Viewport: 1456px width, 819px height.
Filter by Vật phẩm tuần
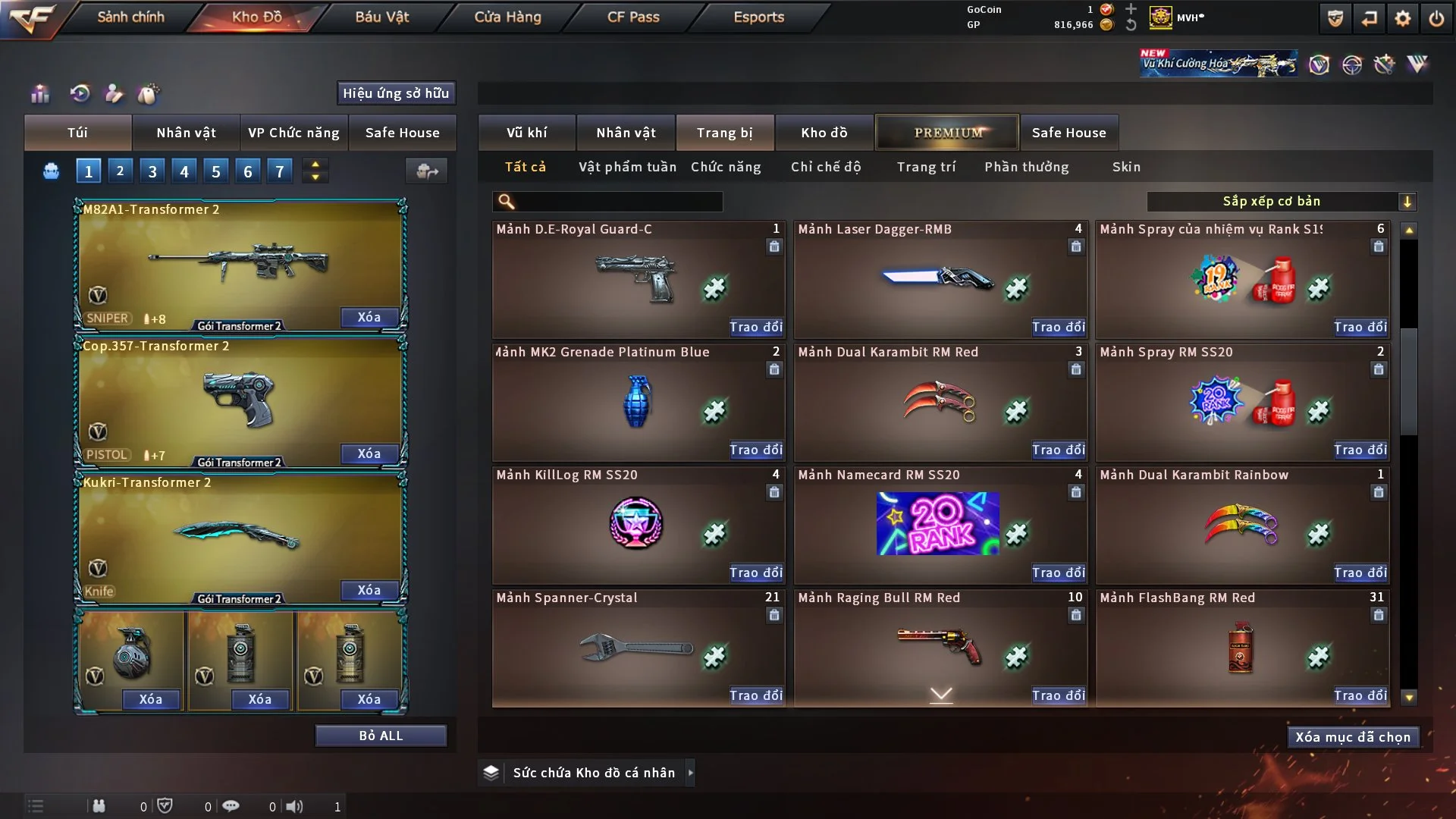click(x=627, y=167)
